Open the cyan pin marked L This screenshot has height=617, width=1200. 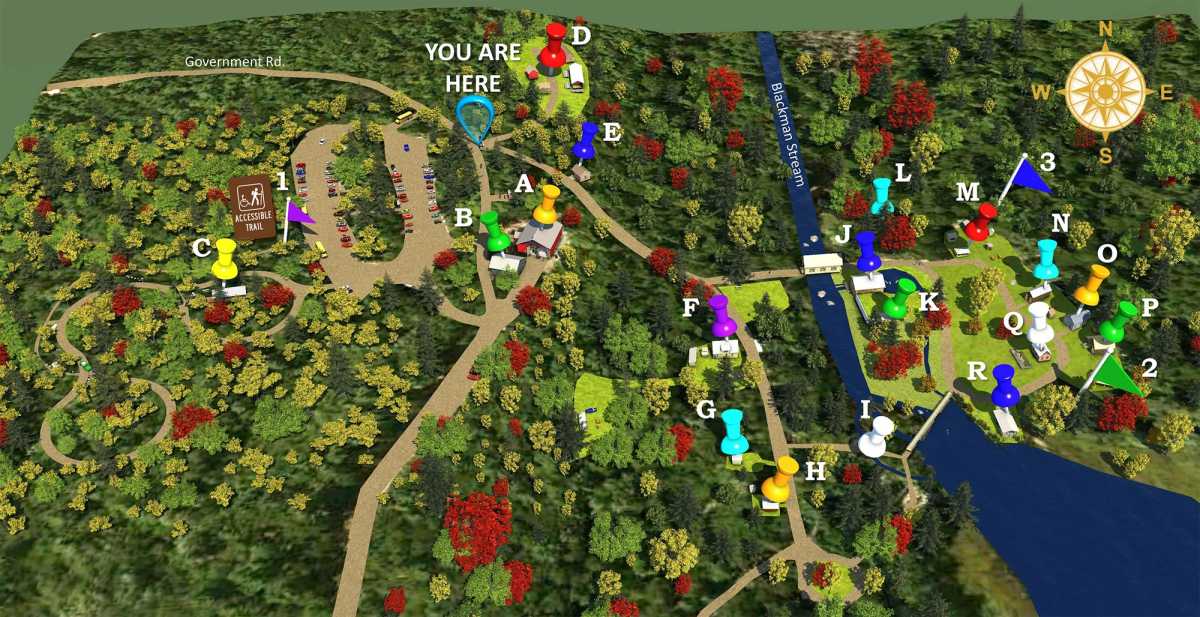(881, 195)
